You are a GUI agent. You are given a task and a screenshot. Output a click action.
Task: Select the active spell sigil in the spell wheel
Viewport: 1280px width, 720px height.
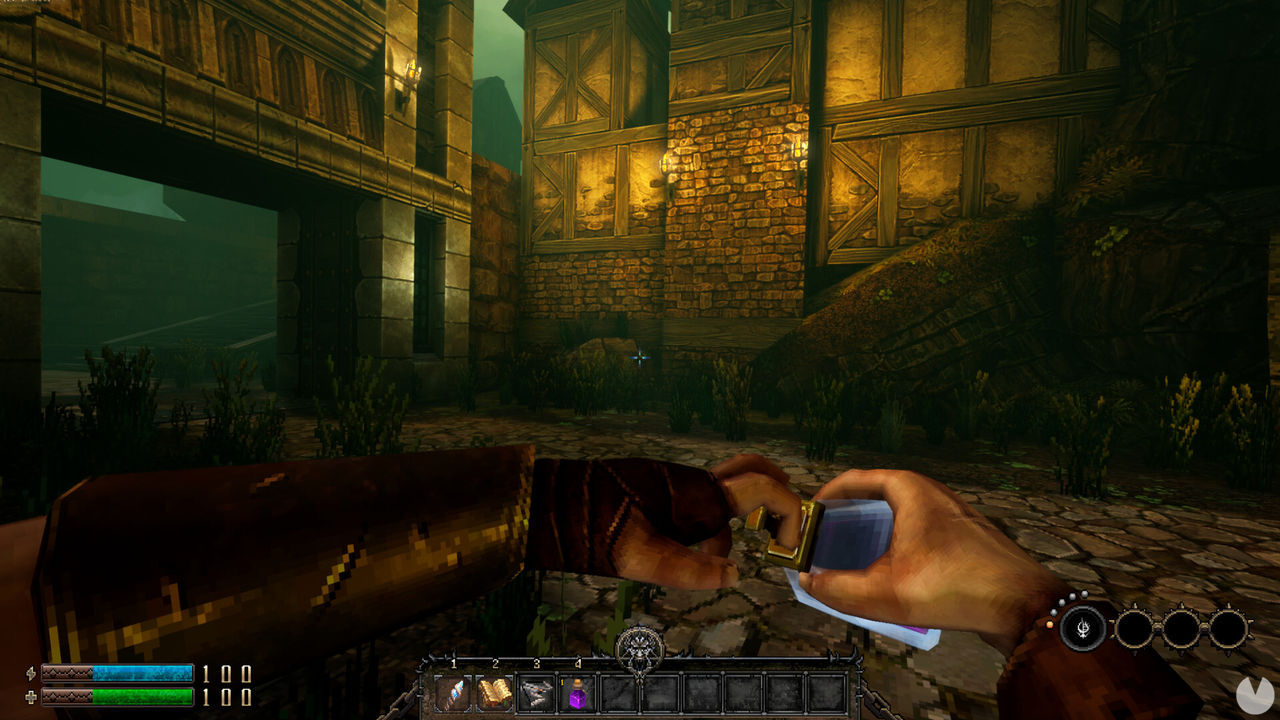pos(1084,627)
